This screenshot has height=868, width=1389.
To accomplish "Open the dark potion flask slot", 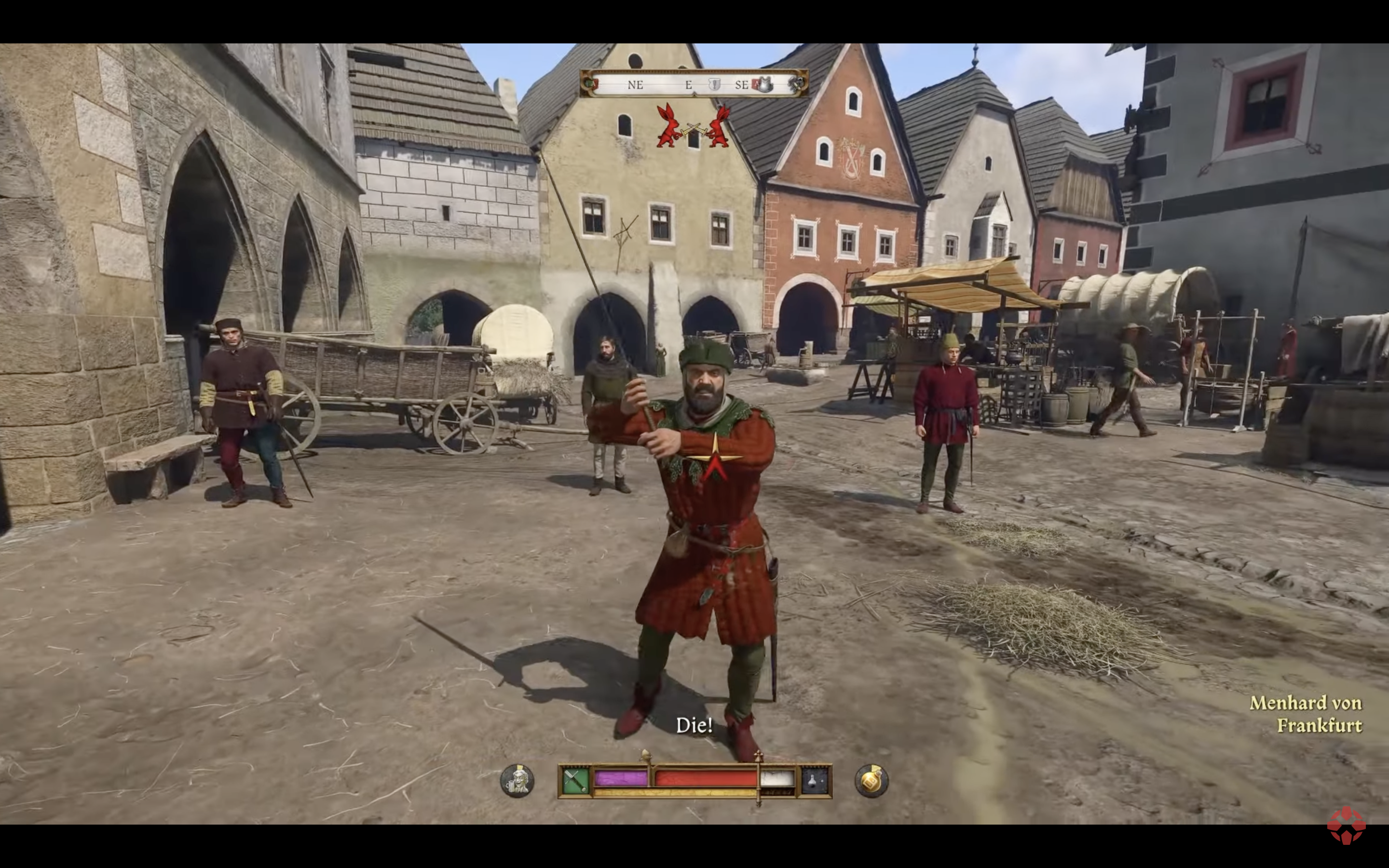I will [x=815, y=781].
